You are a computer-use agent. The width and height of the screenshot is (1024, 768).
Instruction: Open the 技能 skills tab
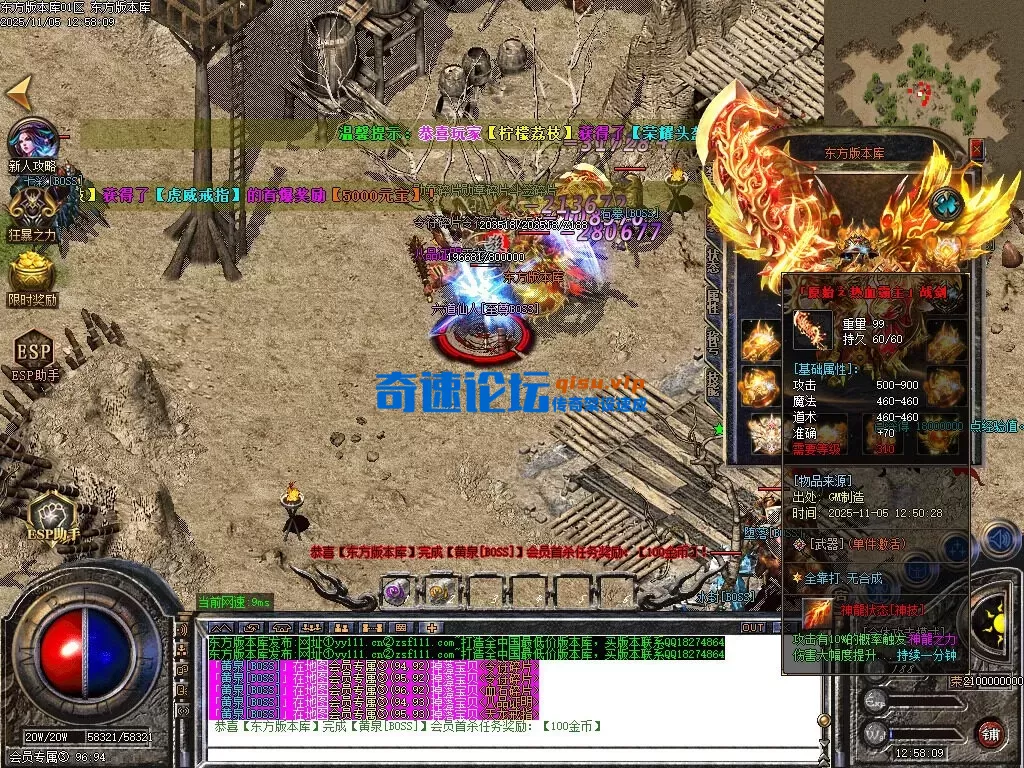tap(714, 383)
